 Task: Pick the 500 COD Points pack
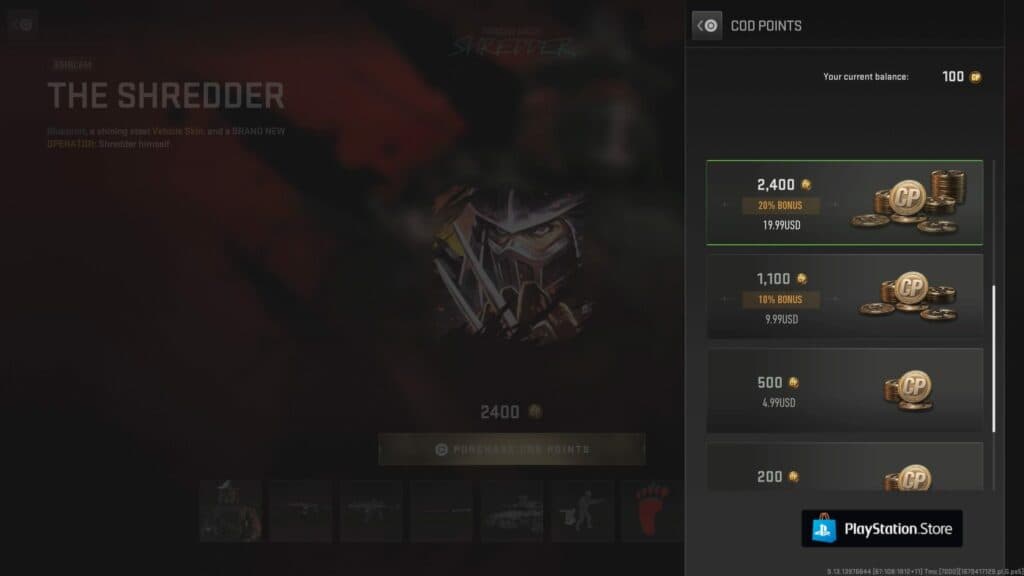[844, 390]
